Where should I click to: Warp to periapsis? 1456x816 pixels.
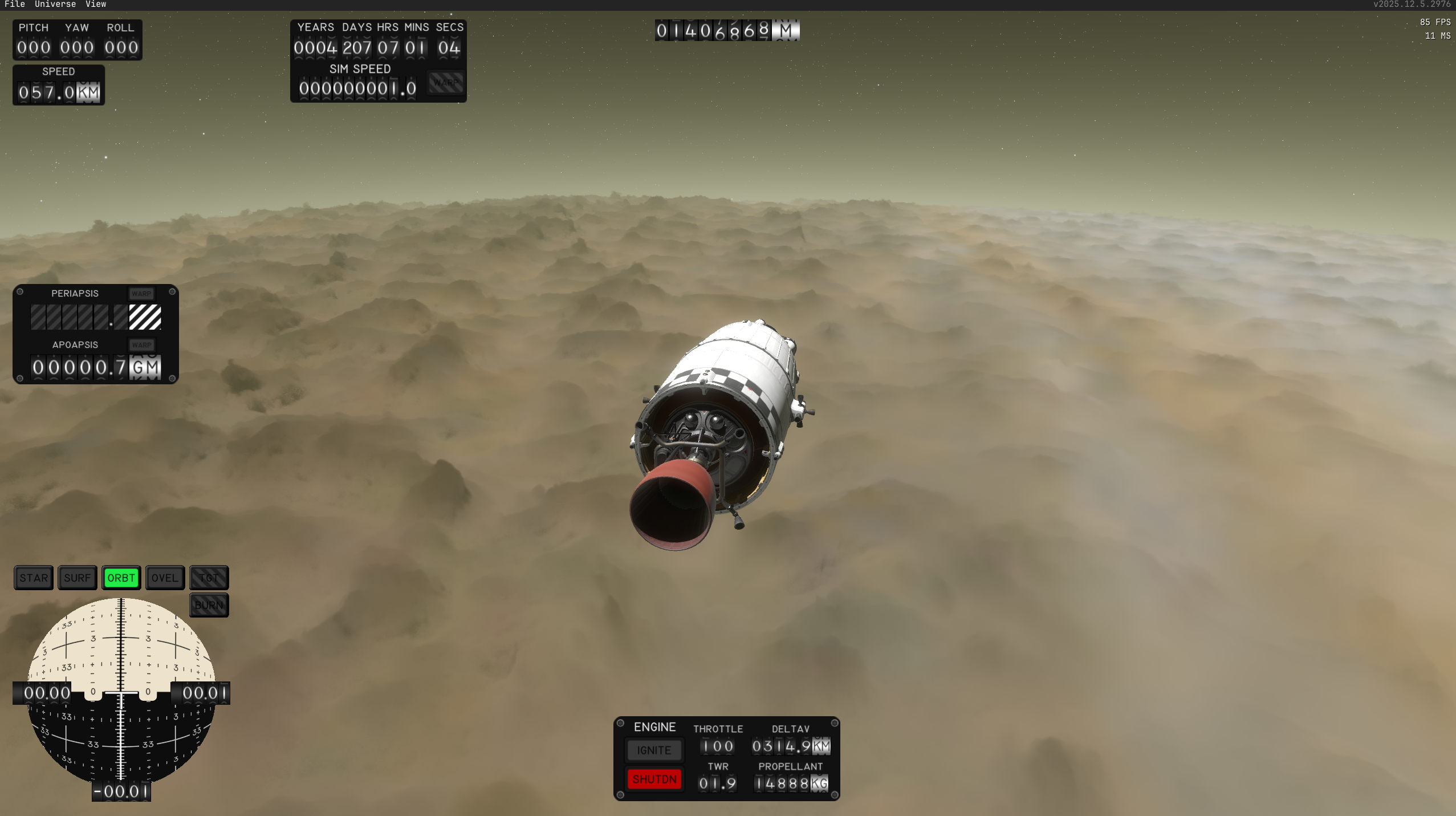(141, 294)
